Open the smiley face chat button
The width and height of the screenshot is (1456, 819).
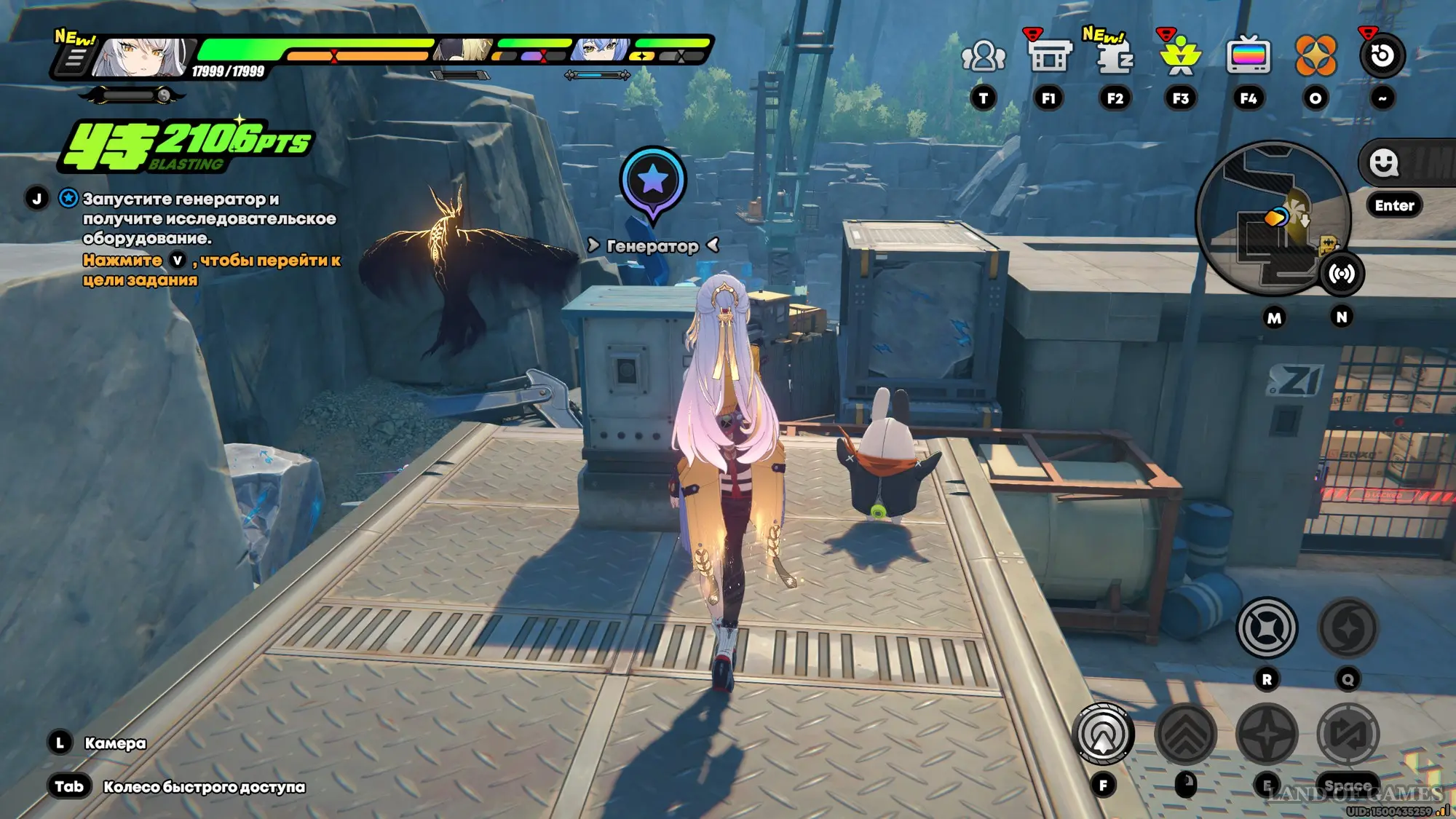1383,163
